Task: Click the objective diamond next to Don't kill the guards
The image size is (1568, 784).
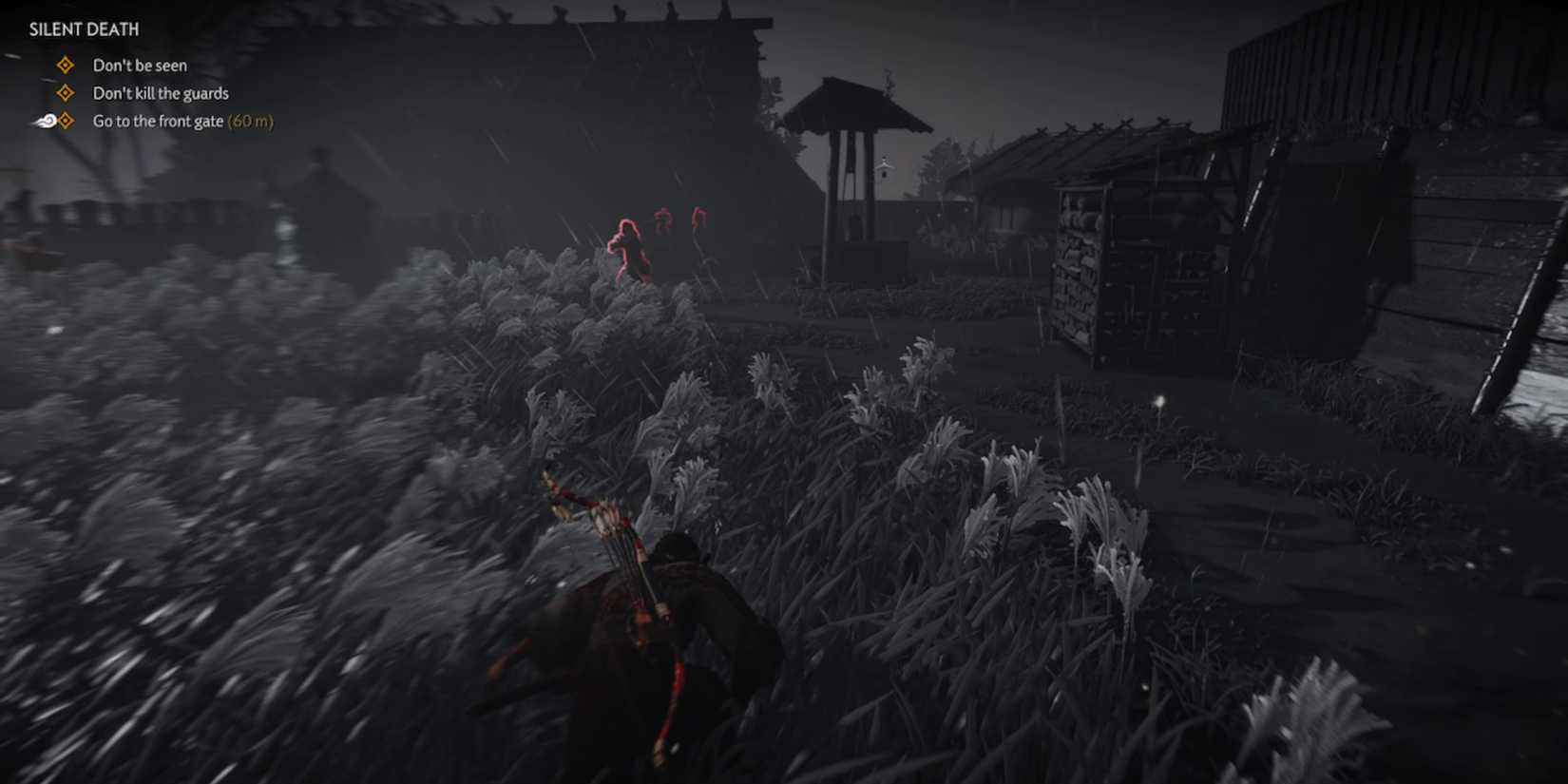Action: (x=65, y=92)
